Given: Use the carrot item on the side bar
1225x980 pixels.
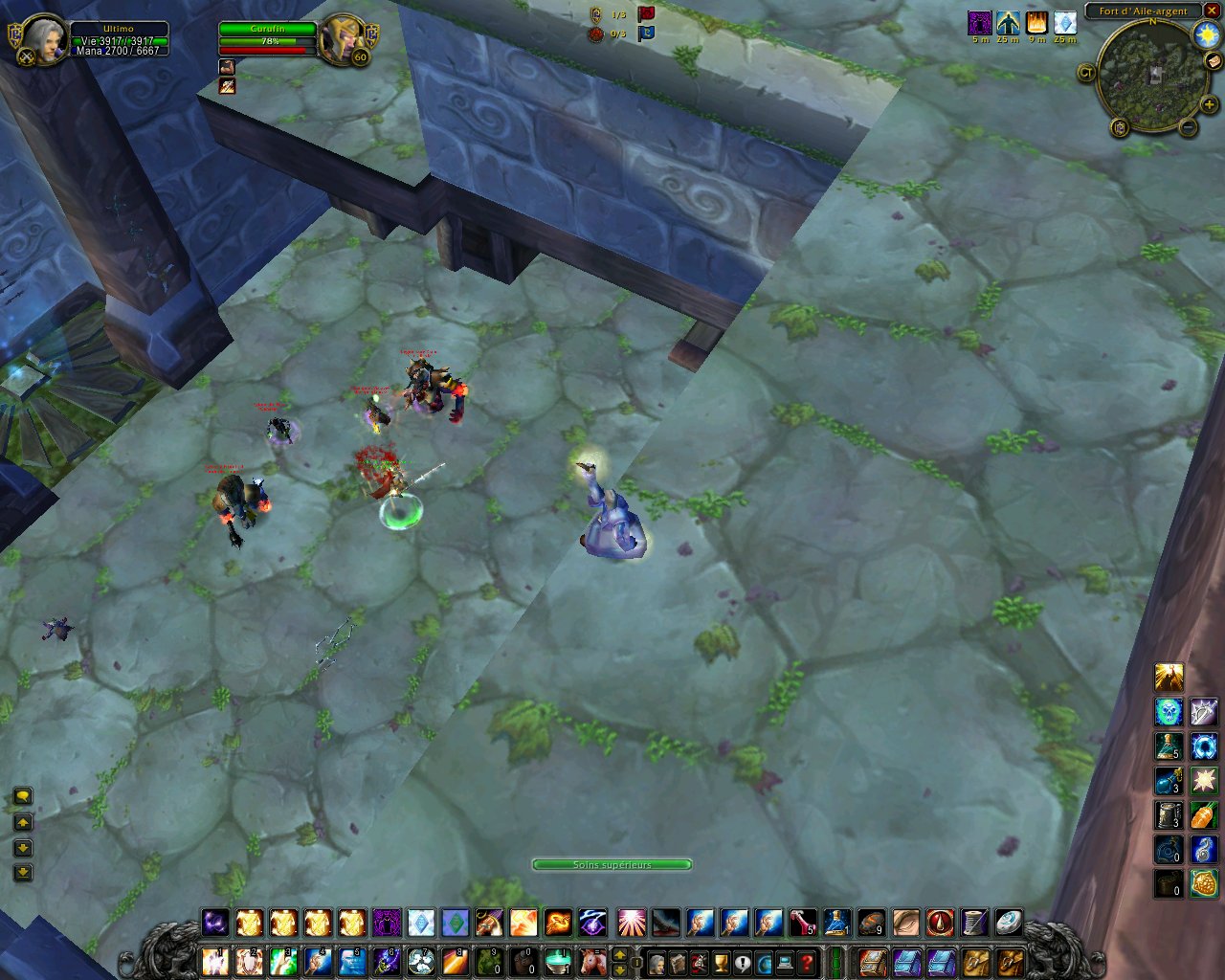Looking at the screenshot, I should pos(1203,815).
